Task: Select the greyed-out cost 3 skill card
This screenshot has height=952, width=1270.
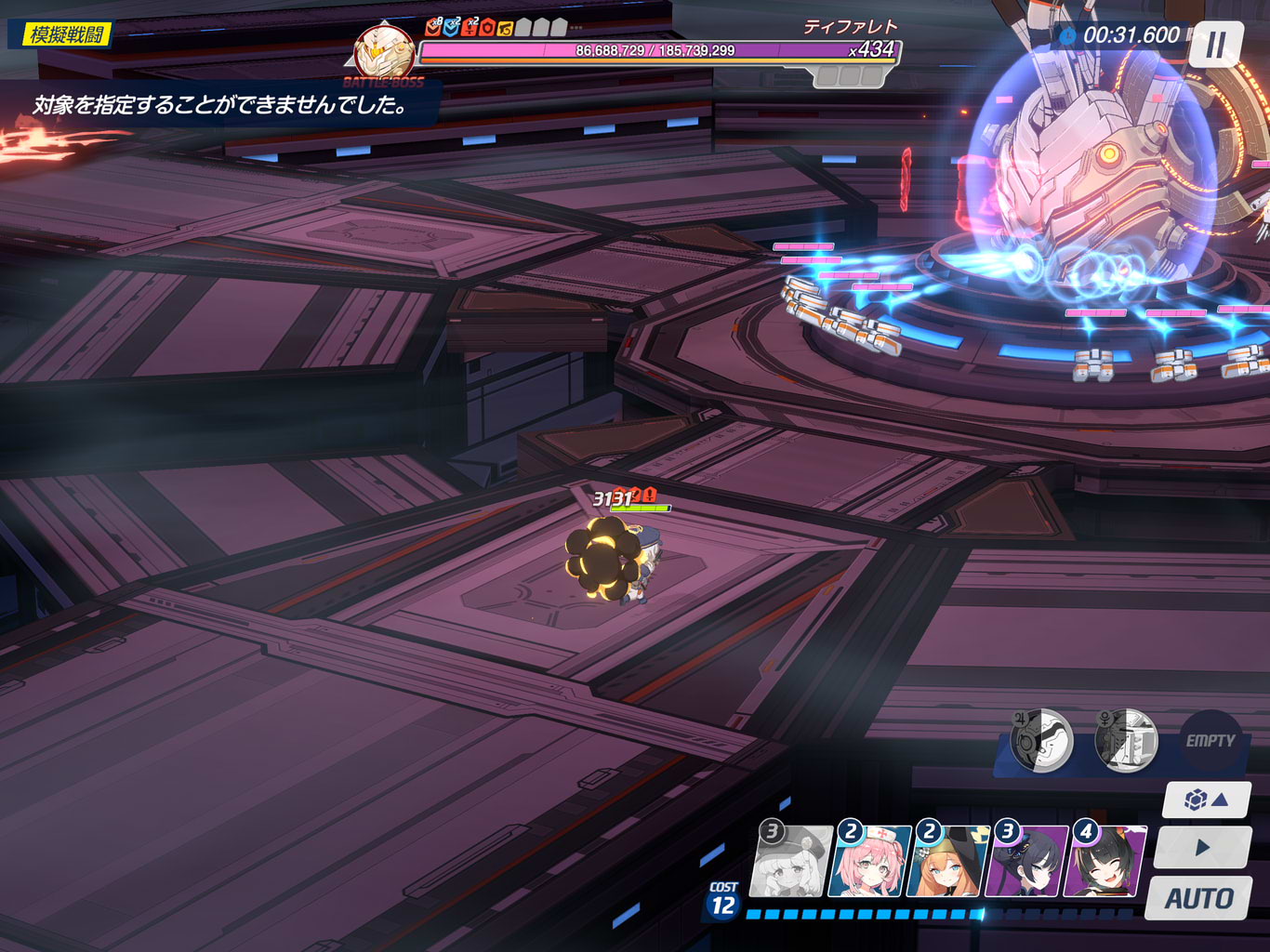Action: click(x=792, y=862)
